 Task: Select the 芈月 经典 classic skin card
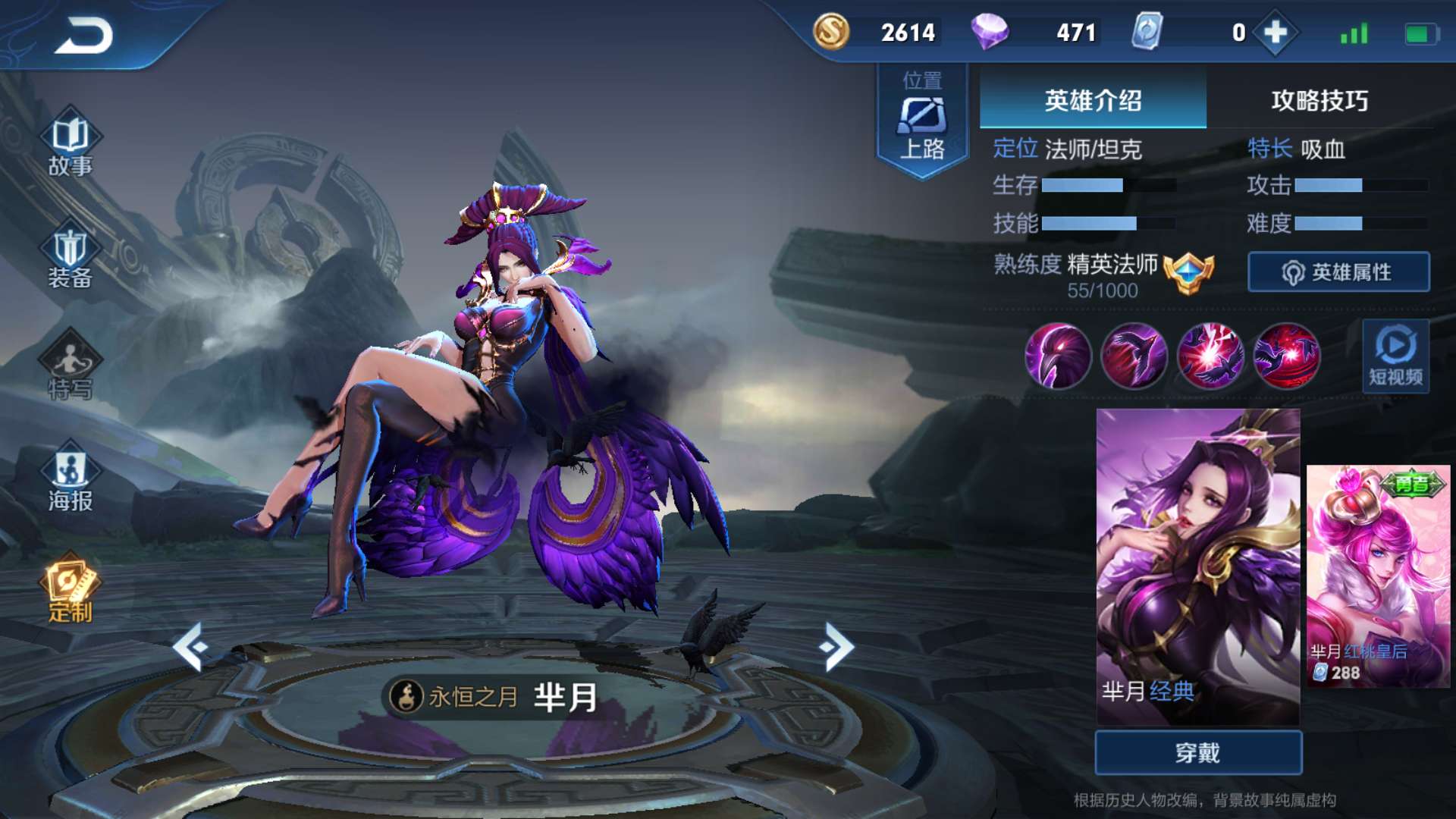(1198, 565)
